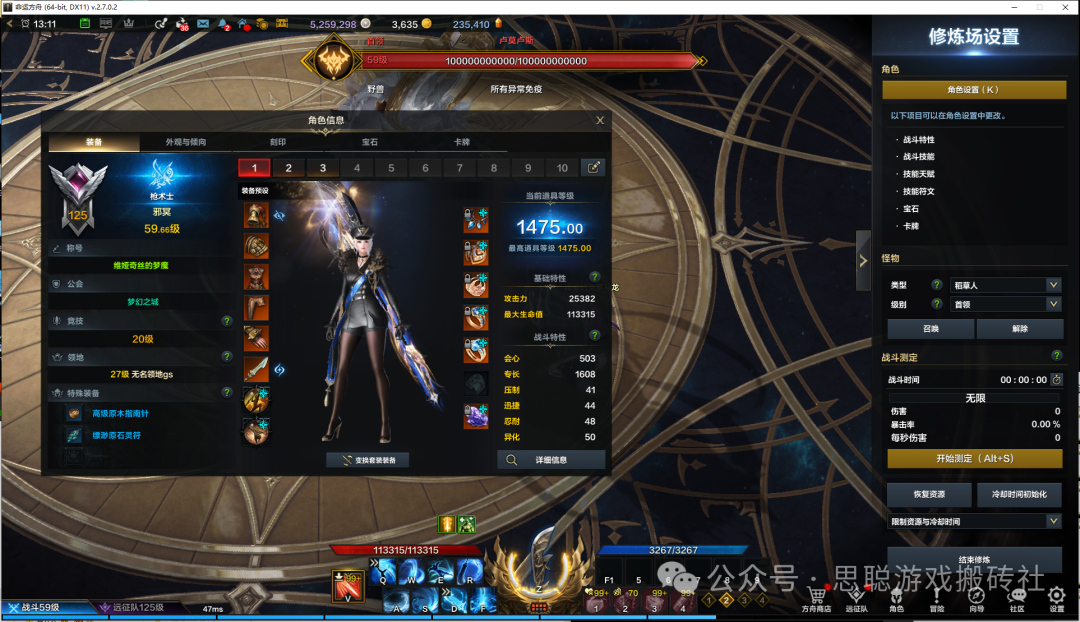The image size is (1080, 622).
Task: Select the helmet equipment slot
Action: pyautogui.click(x=256, y=215)
